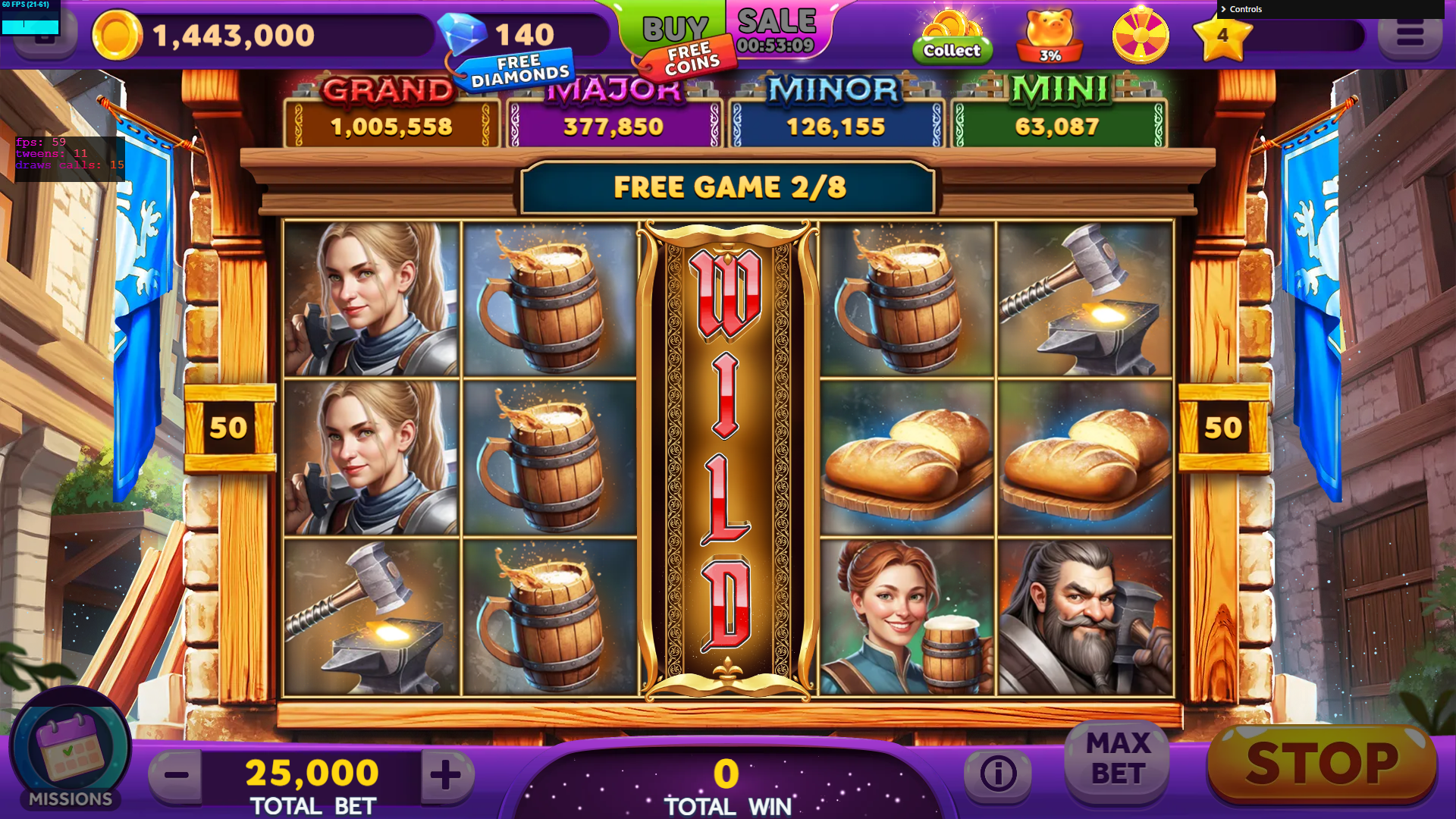Open the paytable info button
The height and width of the screenshot is (819, 1456).
[997, 773]
